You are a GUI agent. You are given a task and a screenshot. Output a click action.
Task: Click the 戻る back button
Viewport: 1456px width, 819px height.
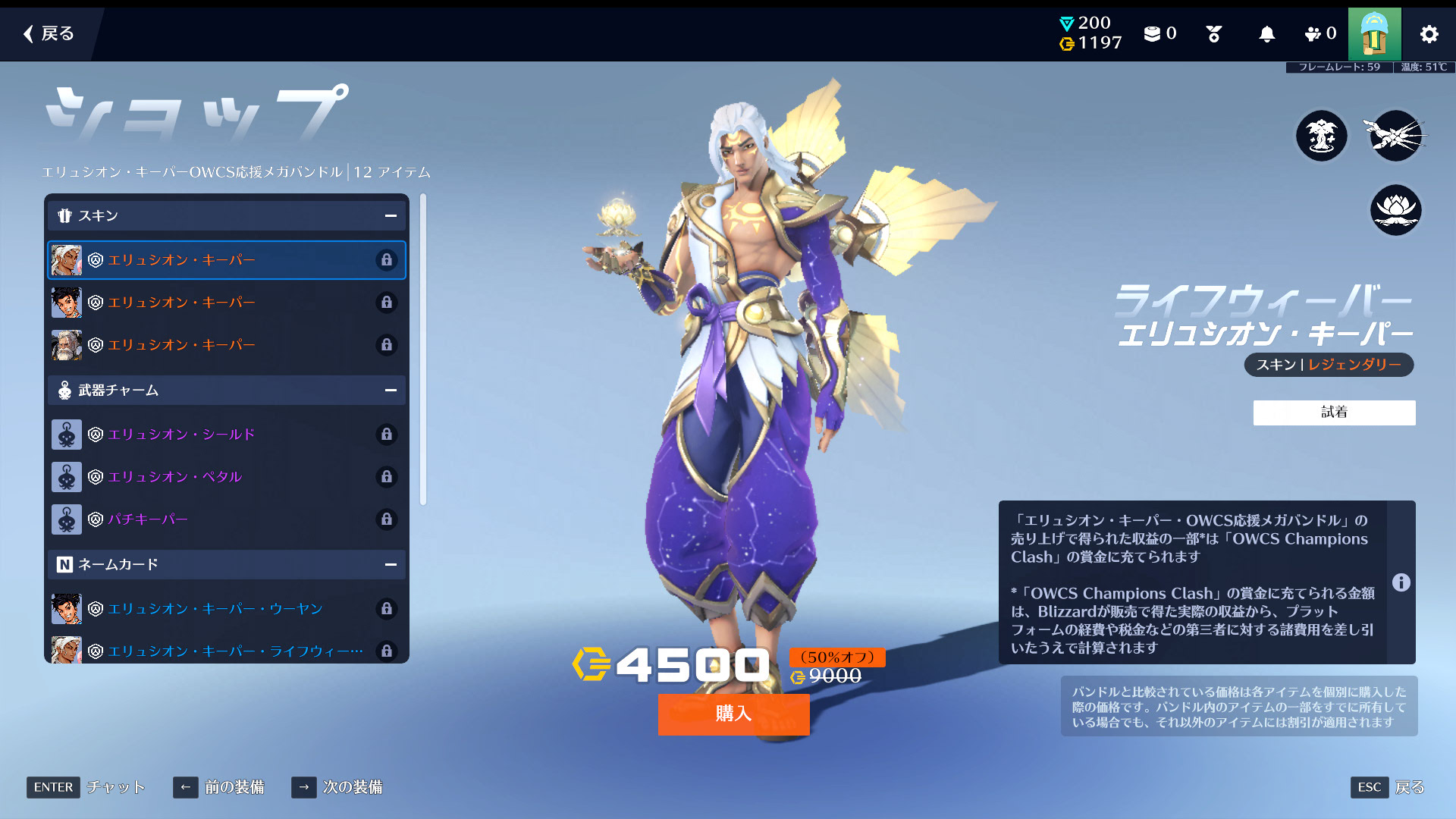[49, 33]
